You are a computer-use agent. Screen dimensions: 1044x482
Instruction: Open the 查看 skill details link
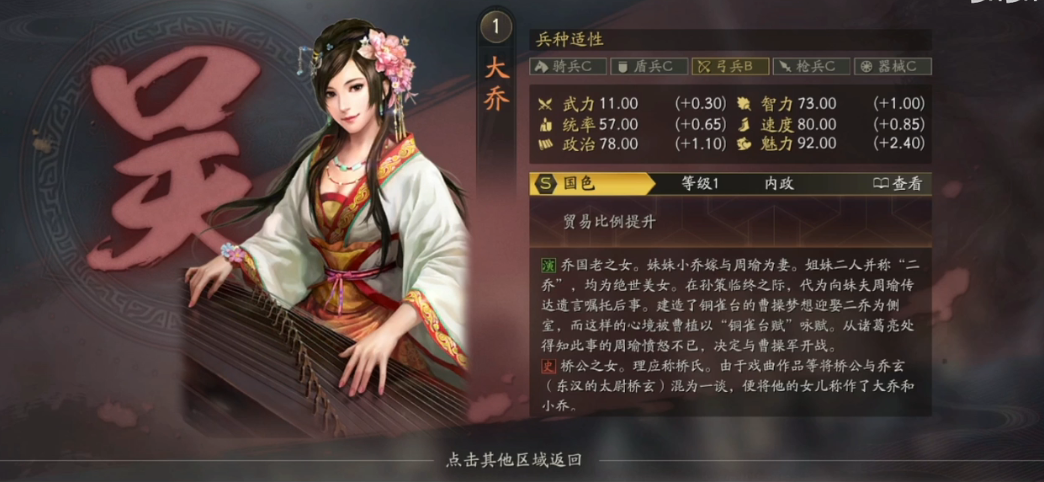pos(896,184)
